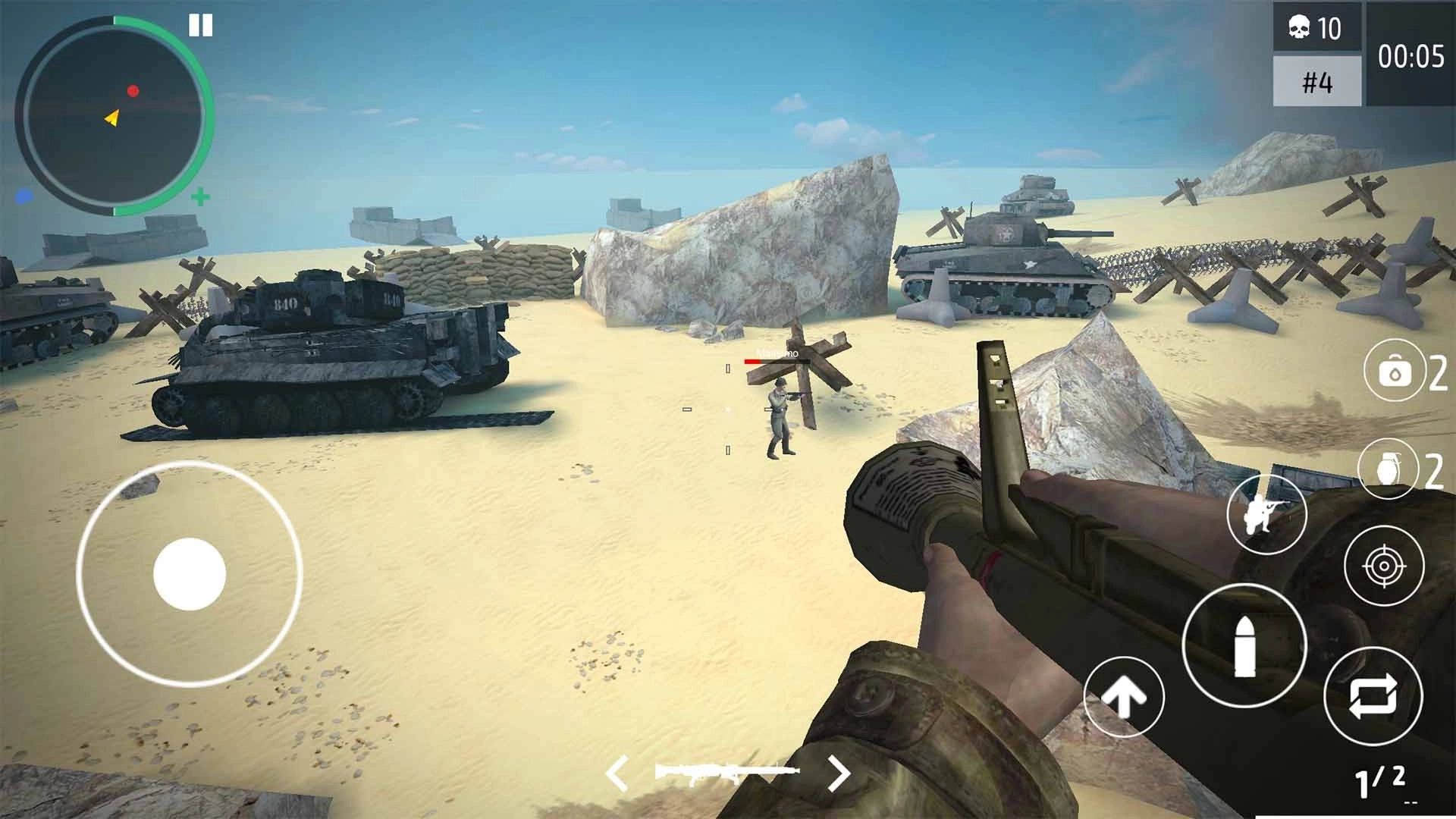Swap weapons with the cycle arrows button
Screen dimensions: 1456x819
click(x=1373, y=696)
